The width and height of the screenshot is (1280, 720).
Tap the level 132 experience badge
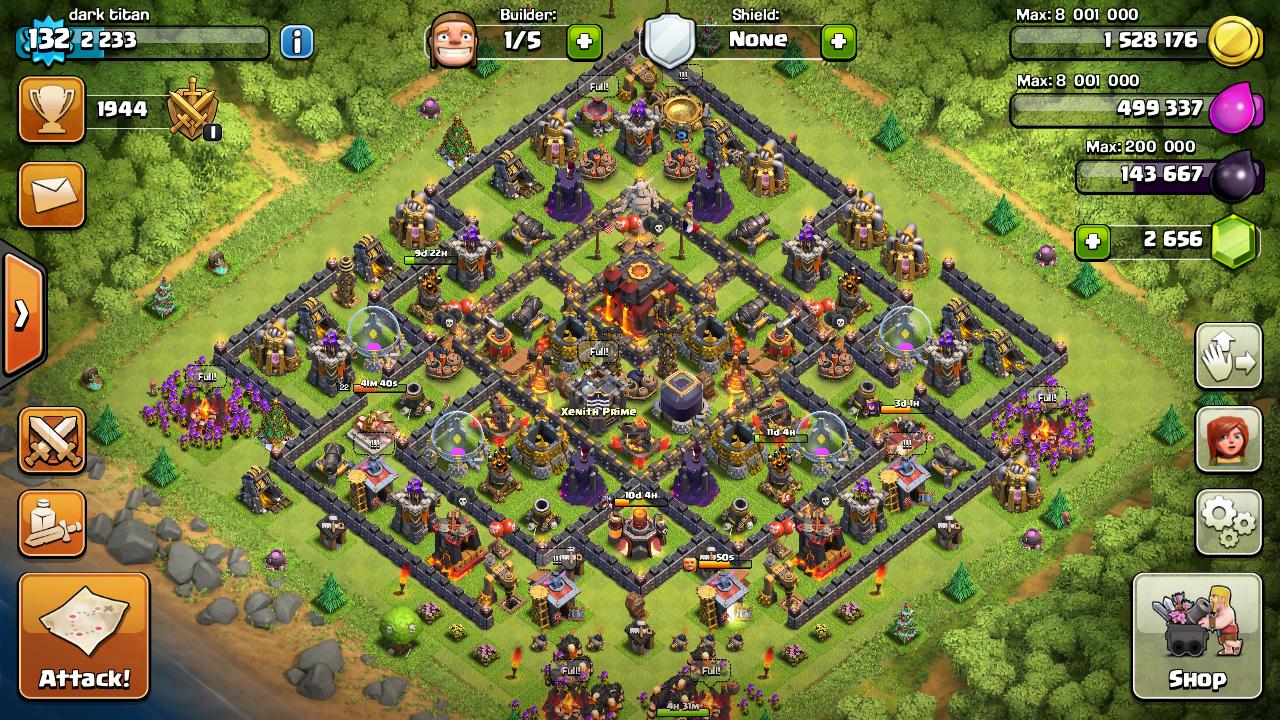click(46, 40)
